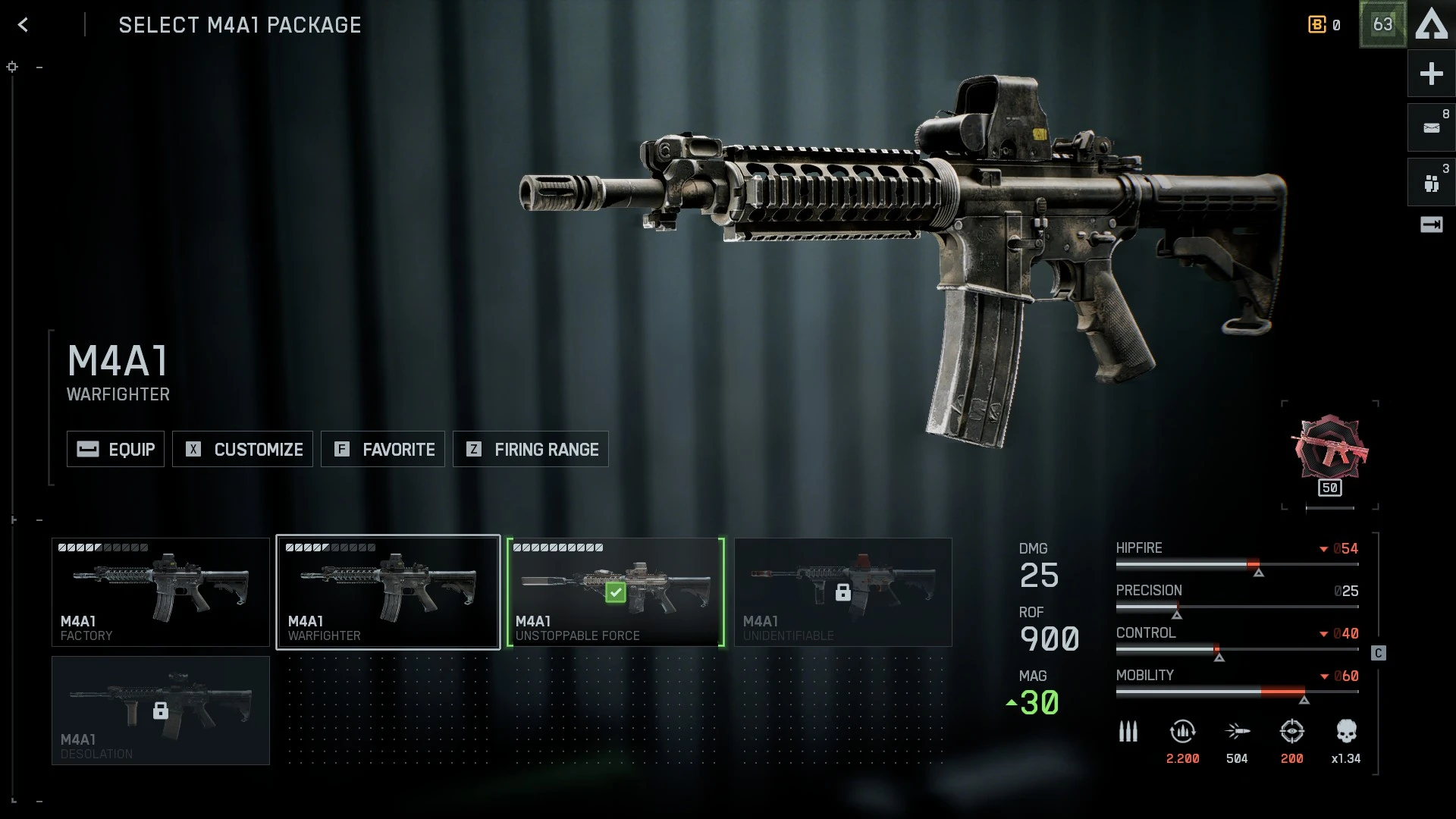Open the Customize weapon screen
This screenshot has height=819, width=1456.
tap(243, 449)
